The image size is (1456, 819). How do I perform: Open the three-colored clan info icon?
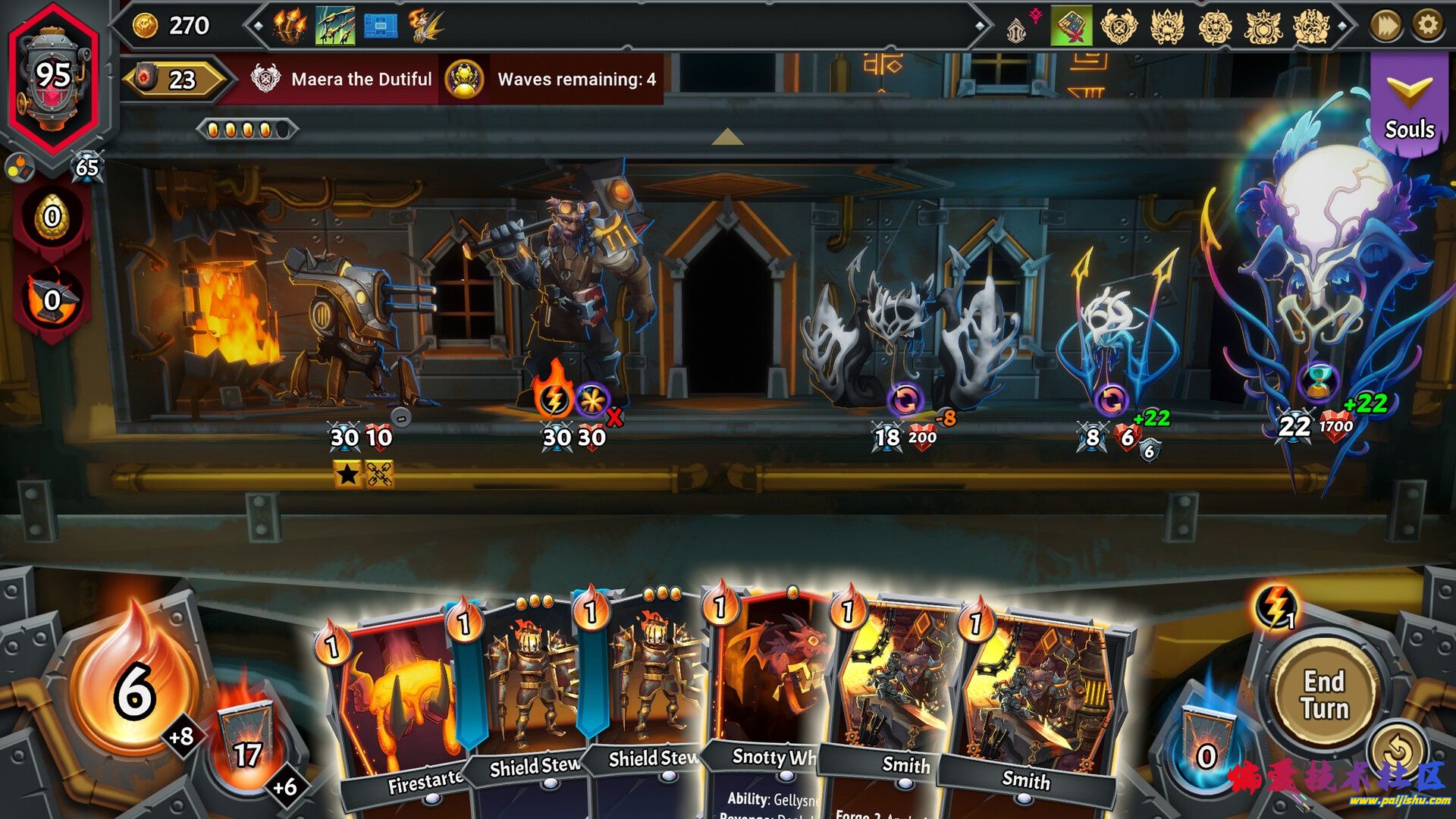point(19,168)
